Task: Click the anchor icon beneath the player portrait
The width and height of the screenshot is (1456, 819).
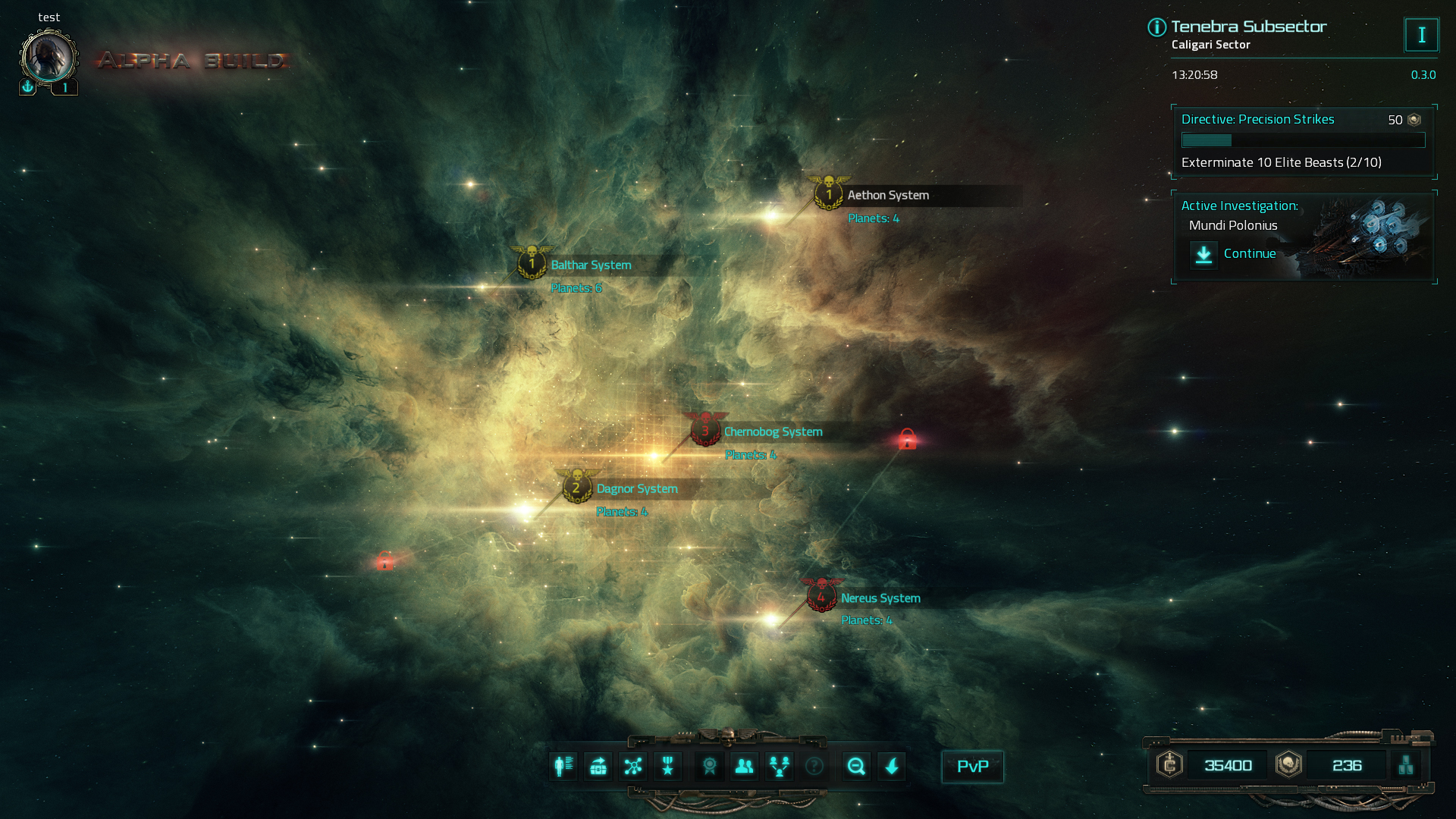Action: (x=27, y=86)
